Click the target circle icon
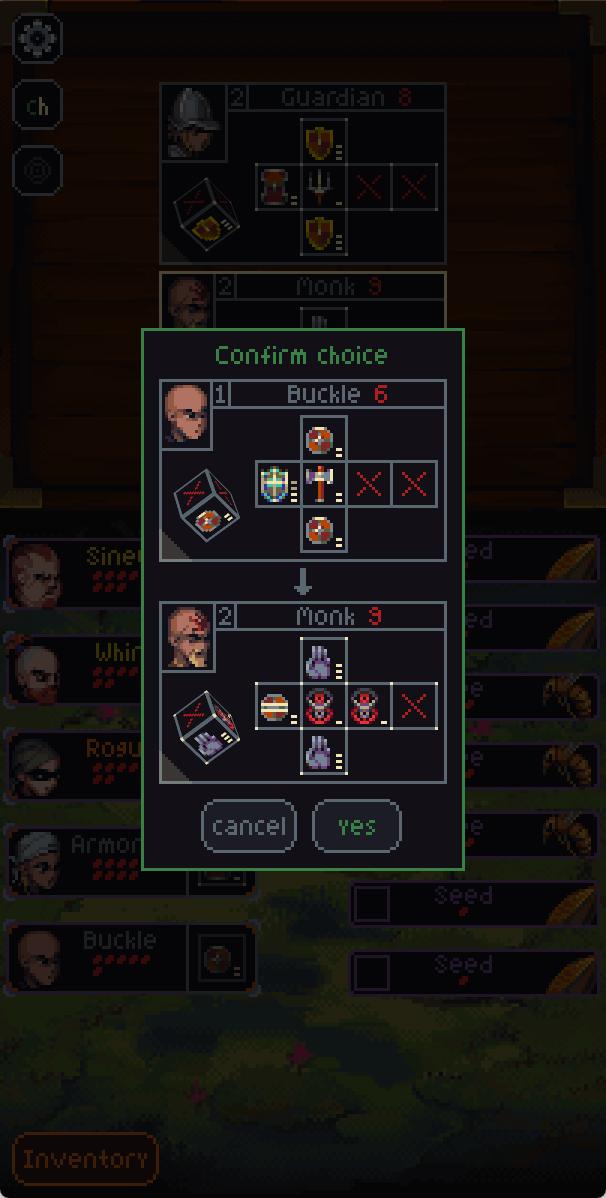The width and height of the screenshot is (606, 1198). point(38,169)
